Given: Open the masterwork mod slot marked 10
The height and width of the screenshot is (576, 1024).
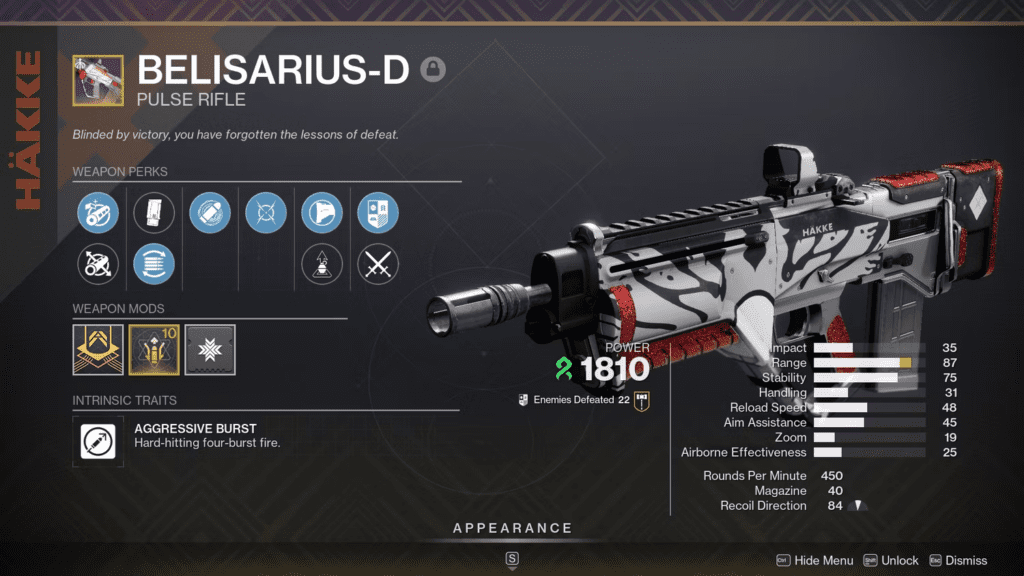Looking at the screenshot, I should pos(154,350).
